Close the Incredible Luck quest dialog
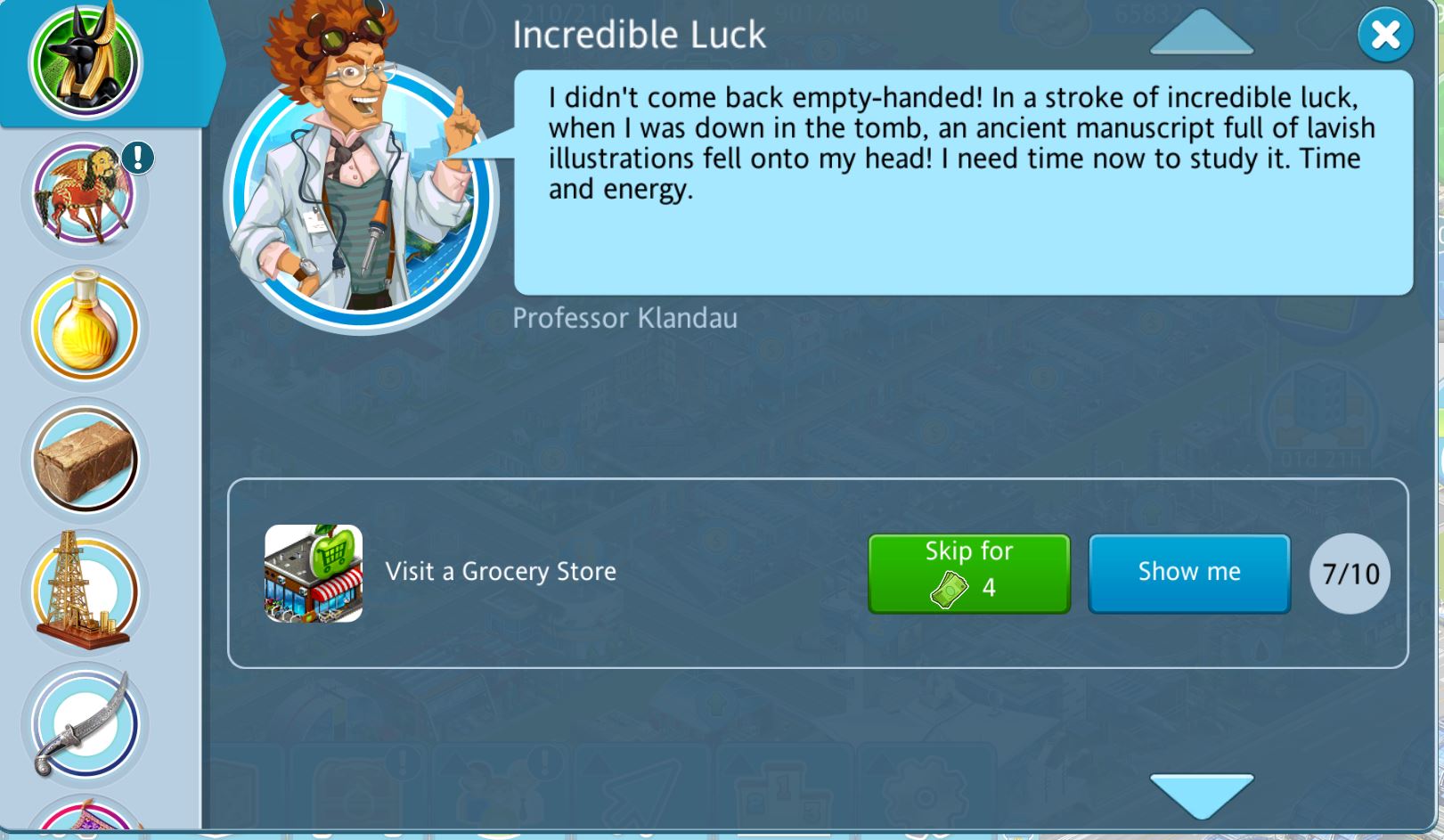The image size is (1444, 840). pos(1385,36)
